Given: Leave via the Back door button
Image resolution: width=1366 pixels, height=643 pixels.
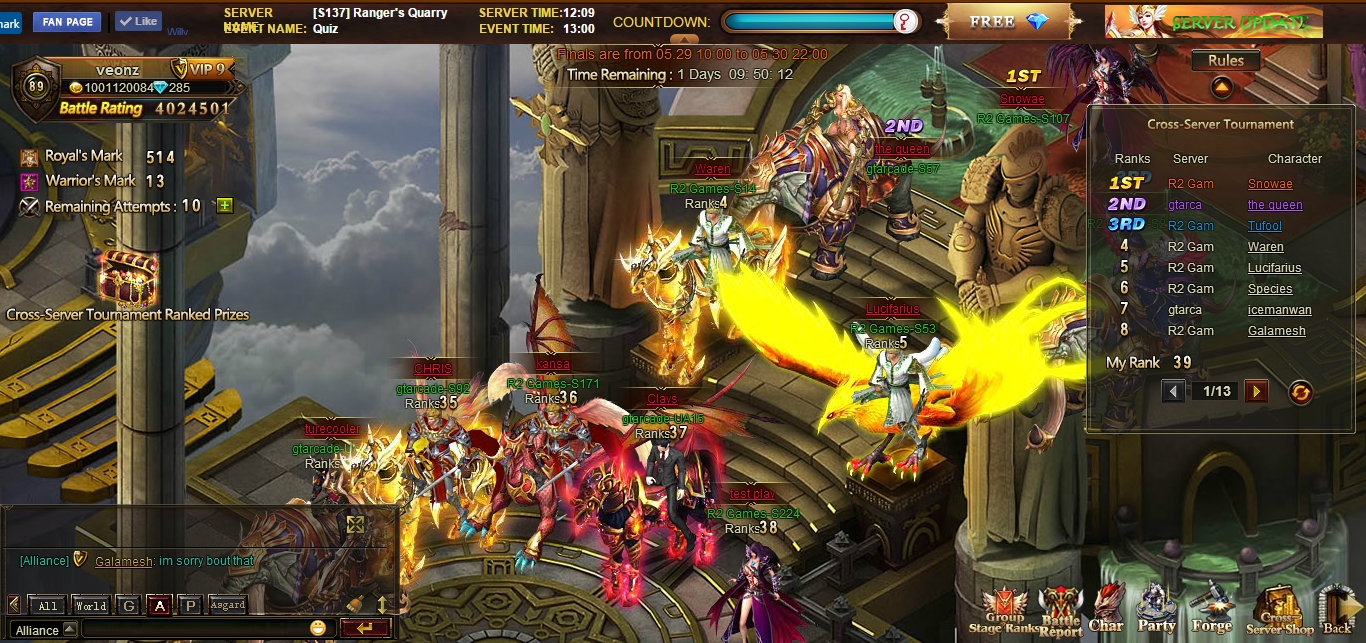Looking at the screenshot, I should pos(1337,610).
